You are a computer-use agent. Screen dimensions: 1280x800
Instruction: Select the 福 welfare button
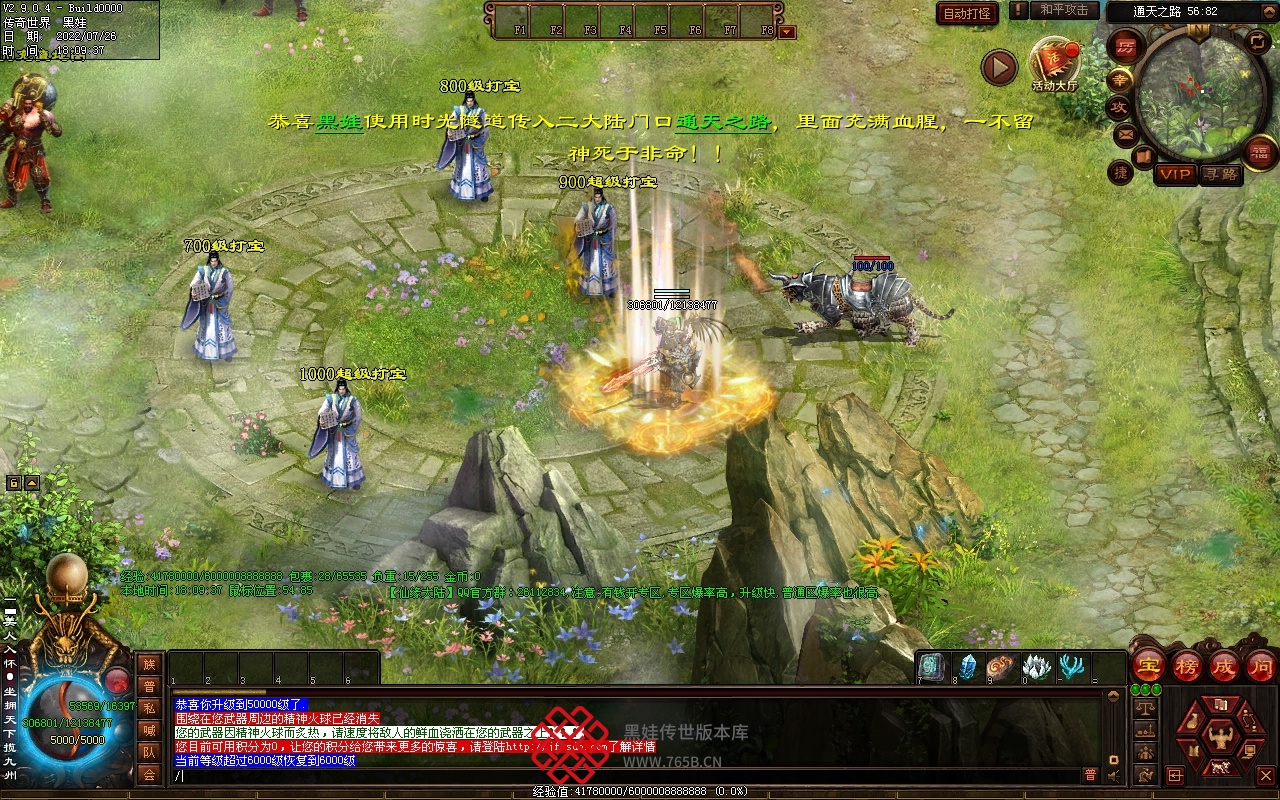tap(1260, 151)
